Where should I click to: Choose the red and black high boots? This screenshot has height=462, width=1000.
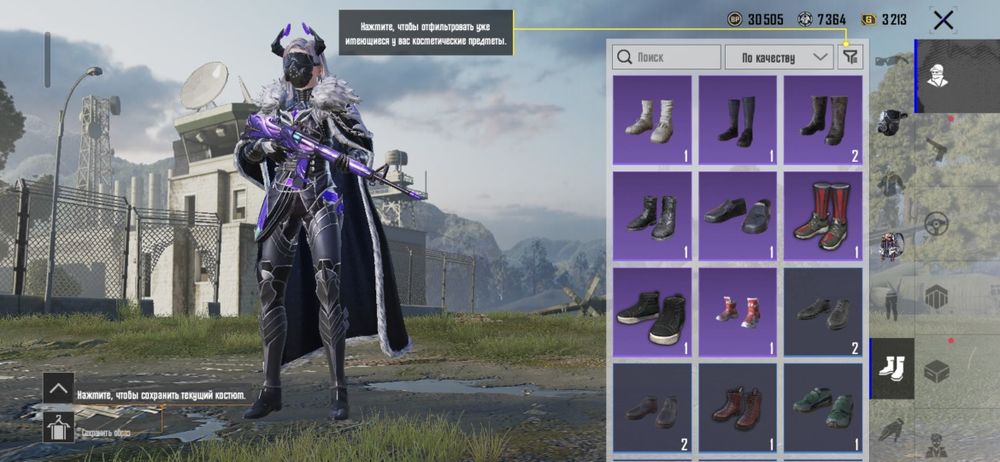point(823,216)
